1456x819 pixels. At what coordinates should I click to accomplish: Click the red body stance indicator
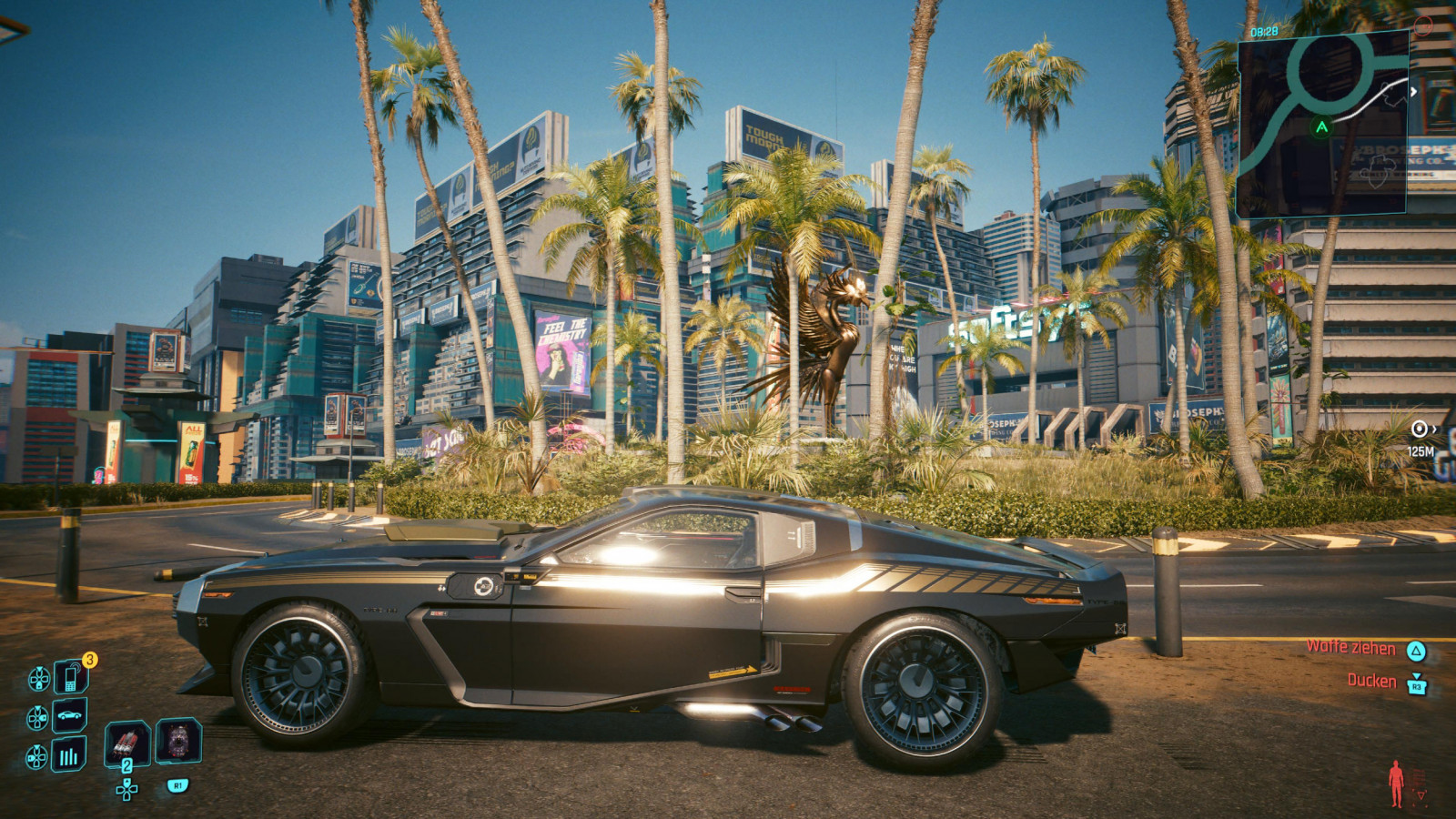tap(1397, 783)
